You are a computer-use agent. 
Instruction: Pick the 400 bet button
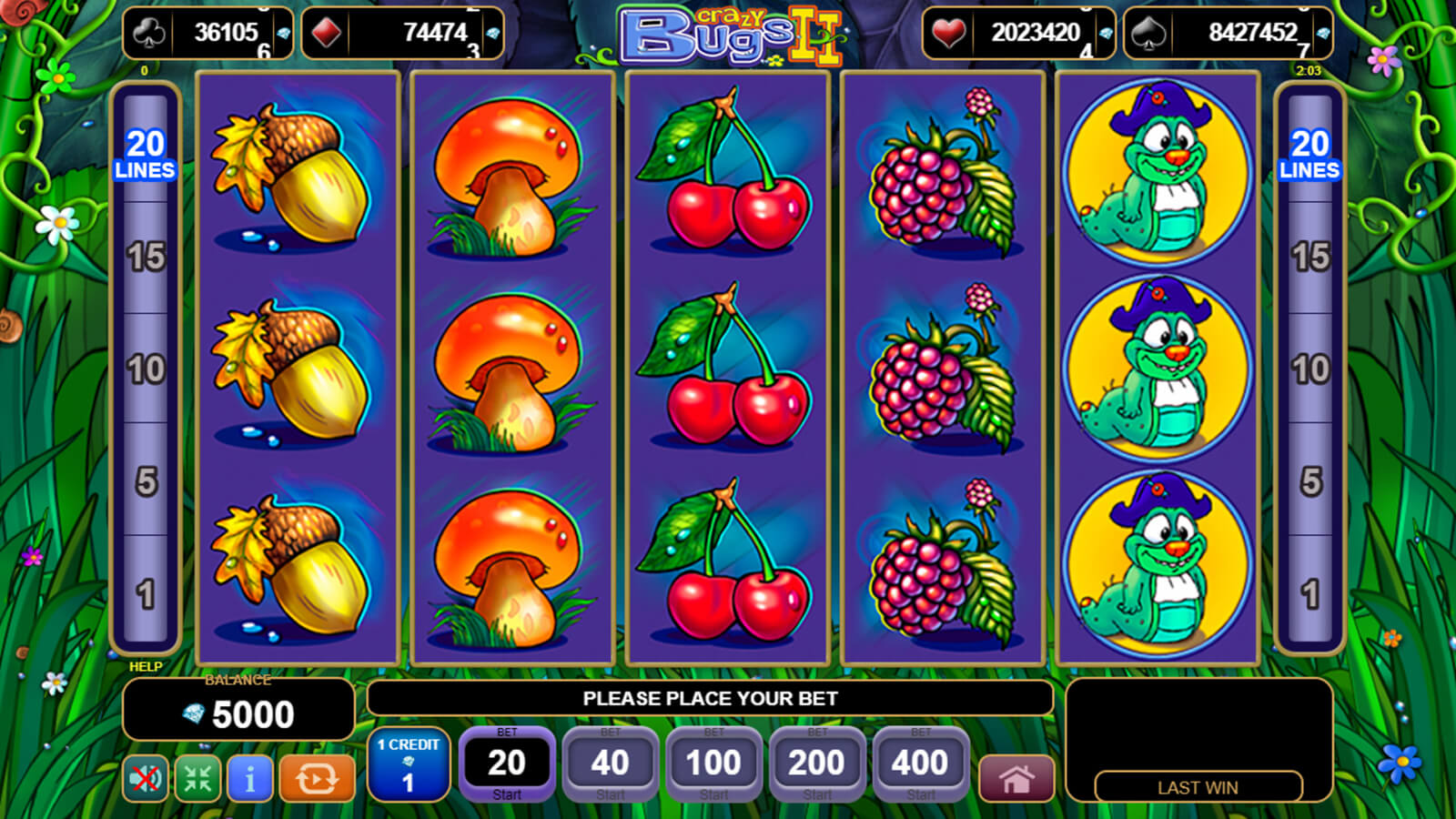(920, 763)
